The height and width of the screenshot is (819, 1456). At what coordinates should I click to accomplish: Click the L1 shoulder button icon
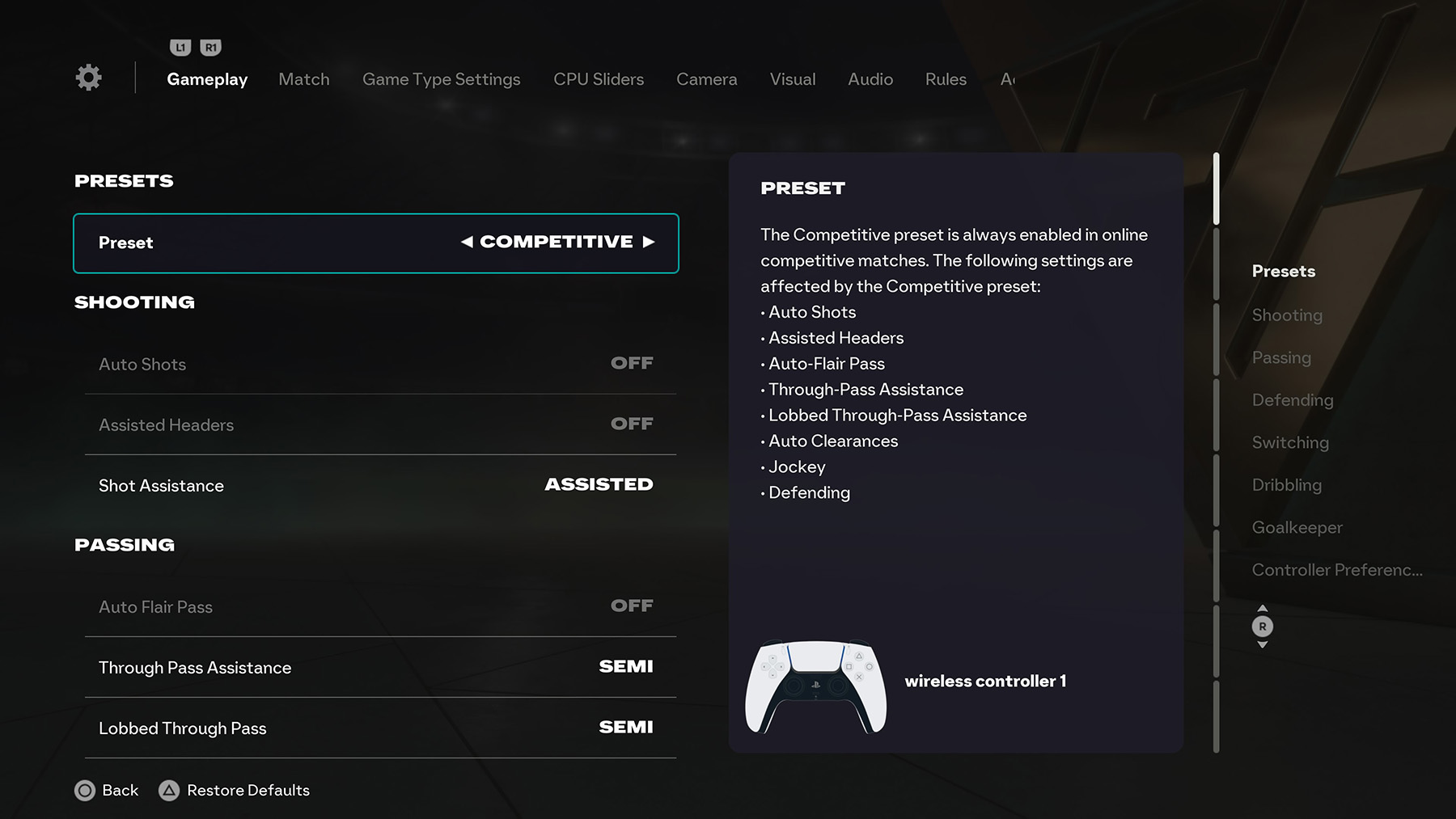point(180,47)
